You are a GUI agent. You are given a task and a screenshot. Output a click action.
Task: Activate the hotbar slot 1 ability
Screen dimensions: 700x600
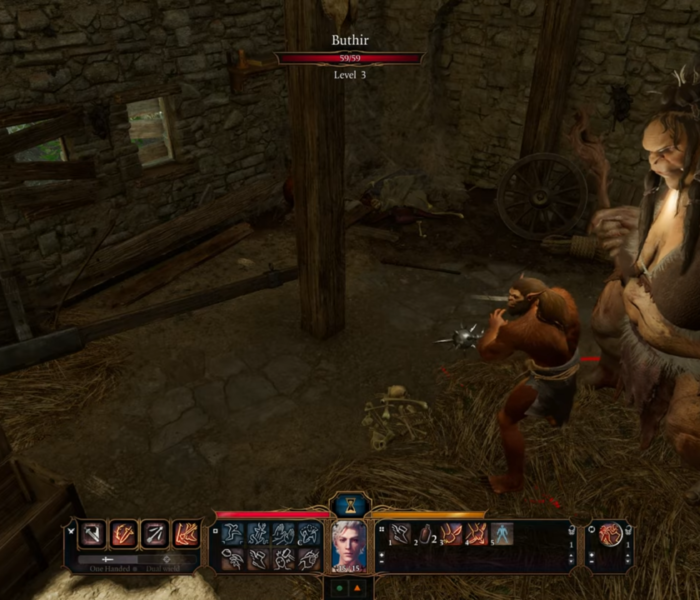[x=400, y=534]
